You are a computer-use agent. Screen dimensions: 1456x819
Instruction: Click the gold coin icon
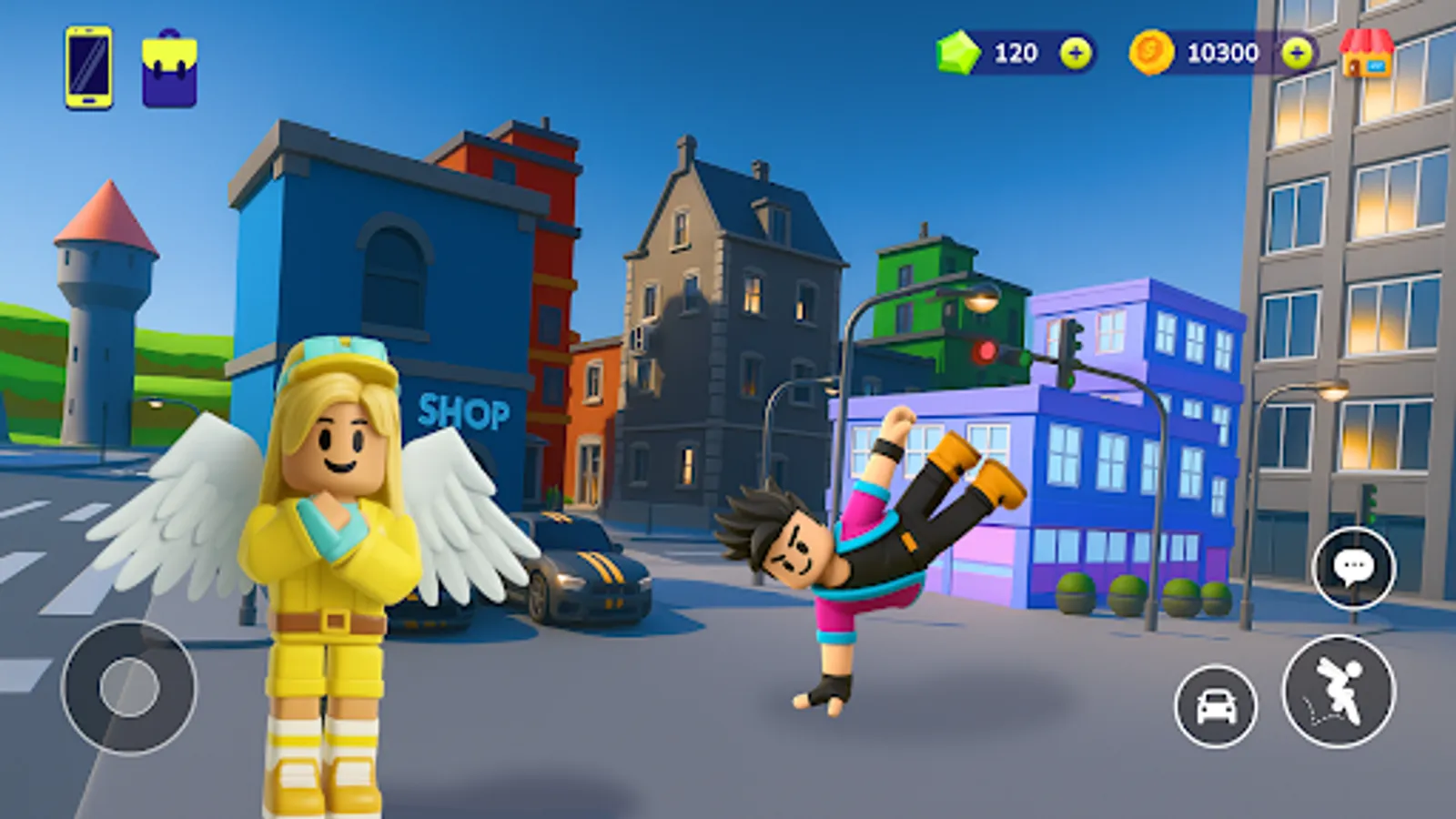click(1152, 52)
